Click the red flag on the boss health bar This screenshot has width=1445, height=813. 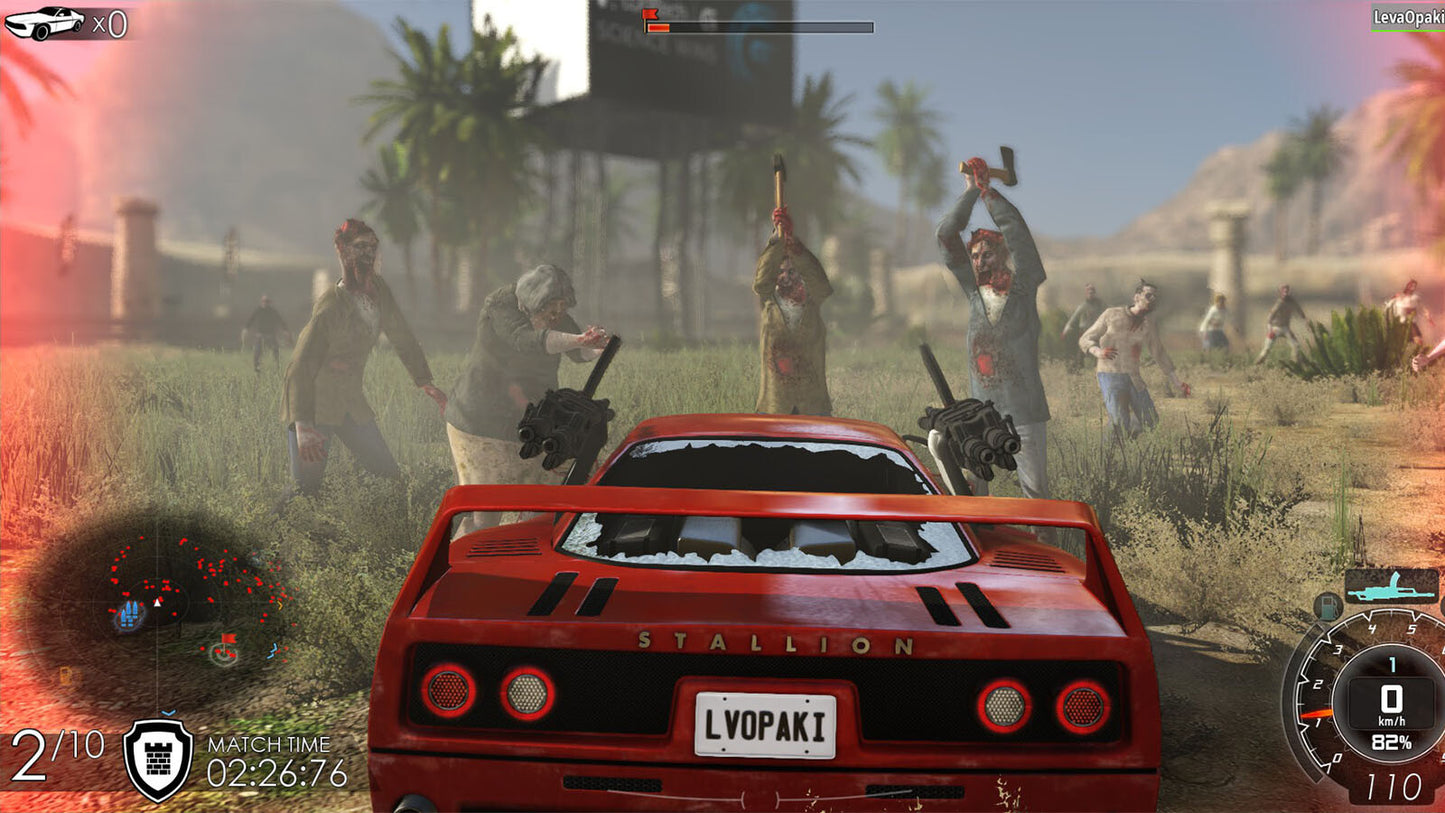coord(650,12)
